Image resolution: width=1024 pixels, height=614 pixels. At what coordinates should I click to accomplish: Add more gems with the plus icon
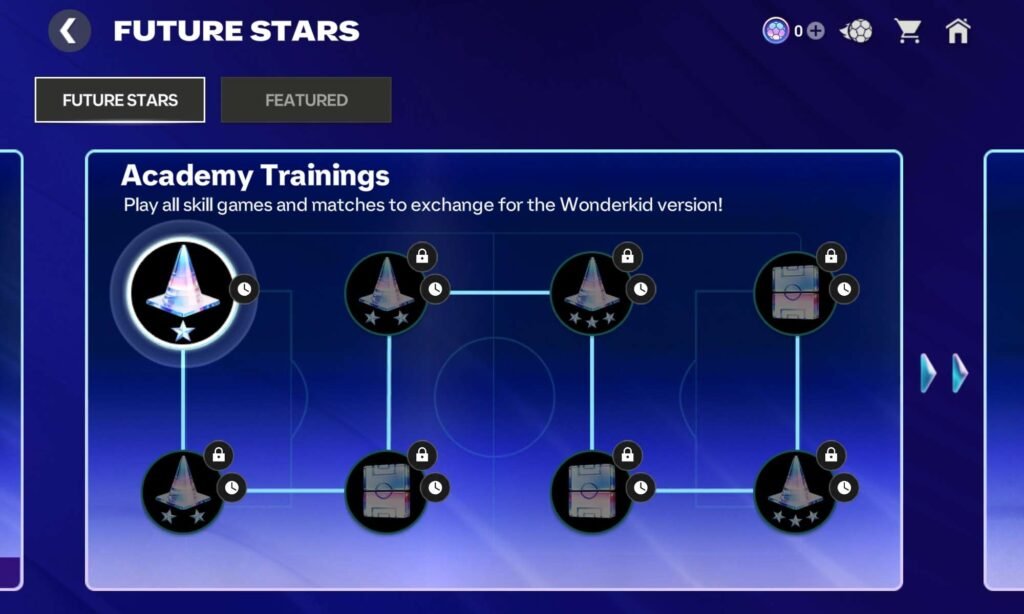pyautogui.click(x=816, y=31)
